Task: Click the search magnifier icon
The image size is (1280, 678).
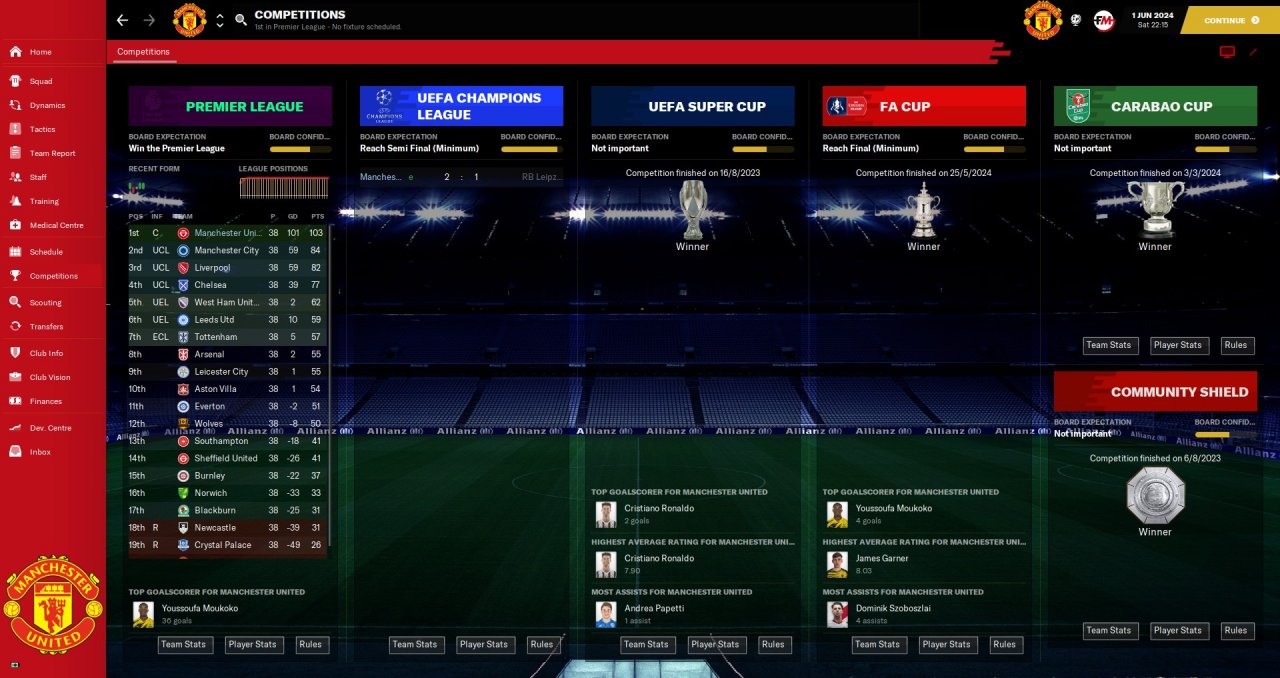Action: [241, 20]
